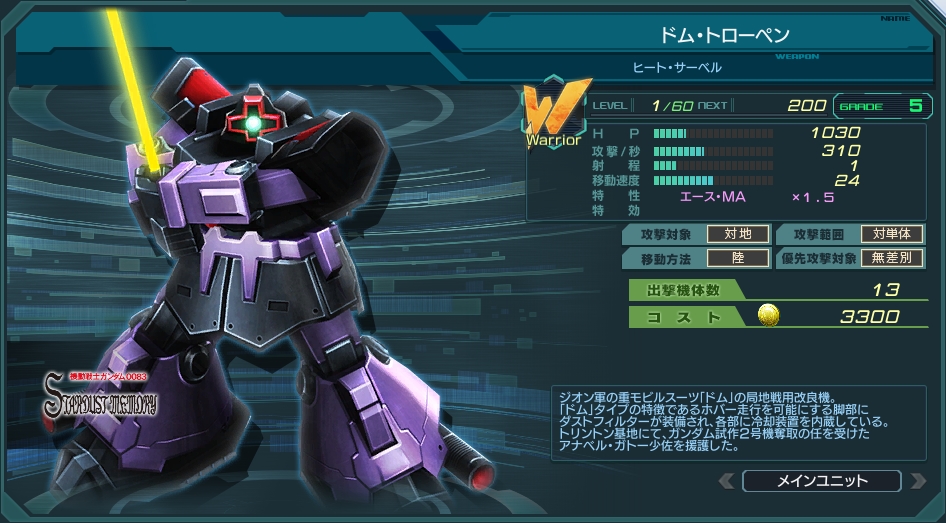Advance to the next unit with the right arrow
The image size is (946, 523).
(x=916, y=481)
